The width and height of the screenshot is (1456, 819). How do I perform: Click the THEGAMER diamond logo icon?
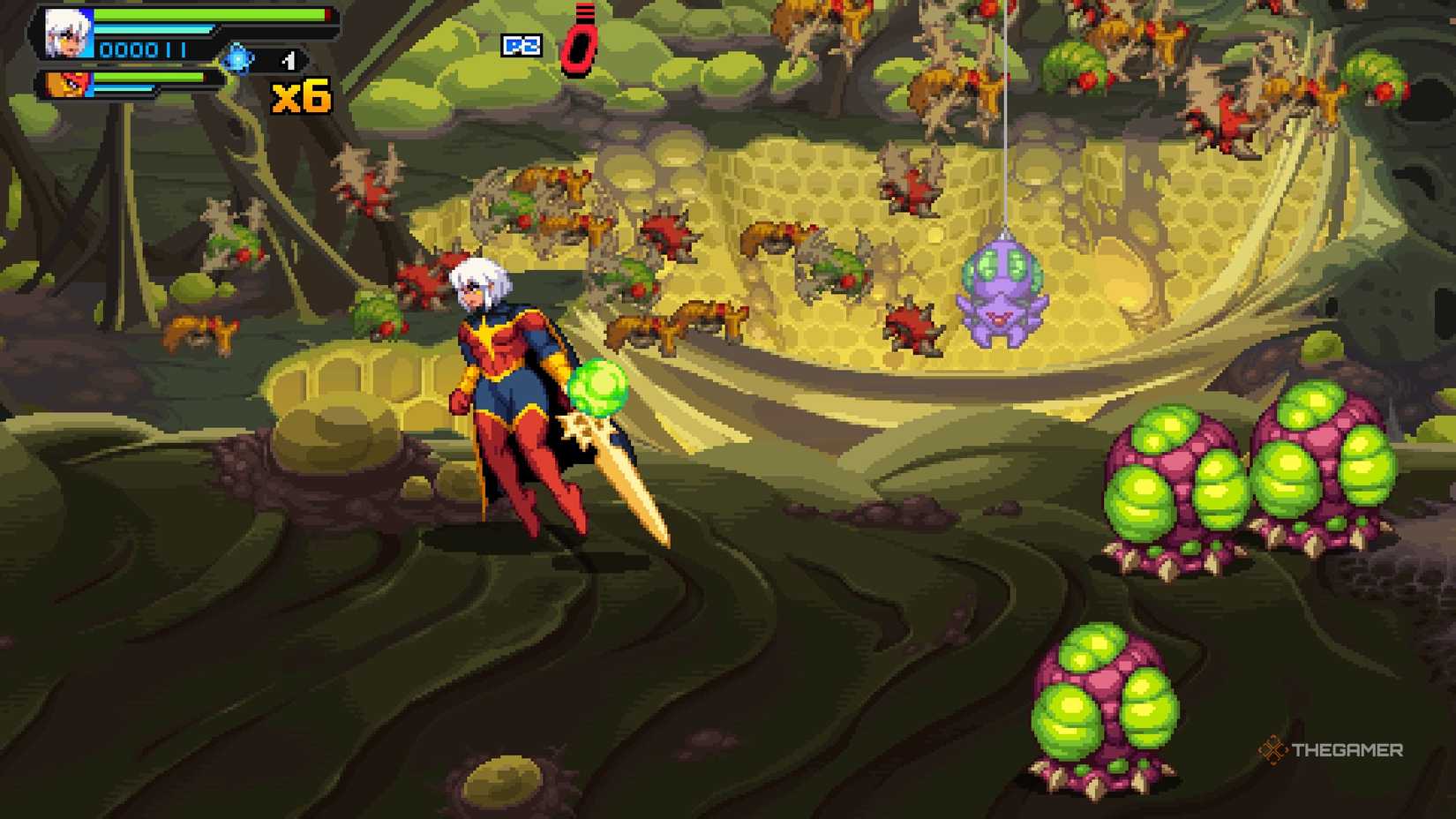[1275, 751]
